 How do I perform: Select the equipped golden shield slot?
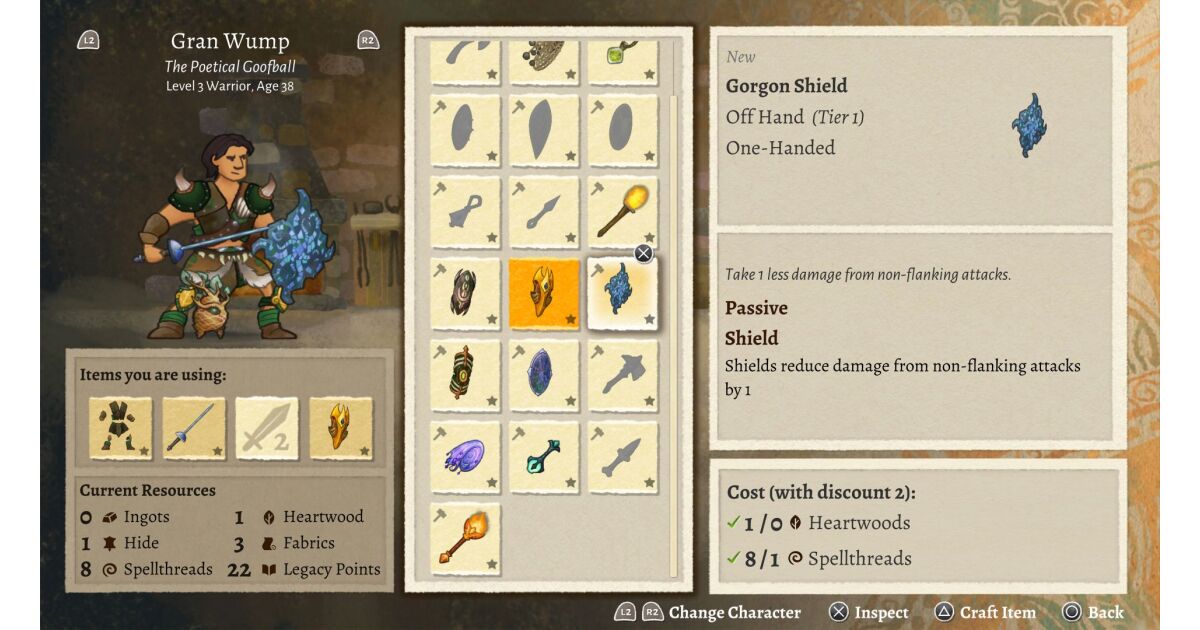pos(340,428)
